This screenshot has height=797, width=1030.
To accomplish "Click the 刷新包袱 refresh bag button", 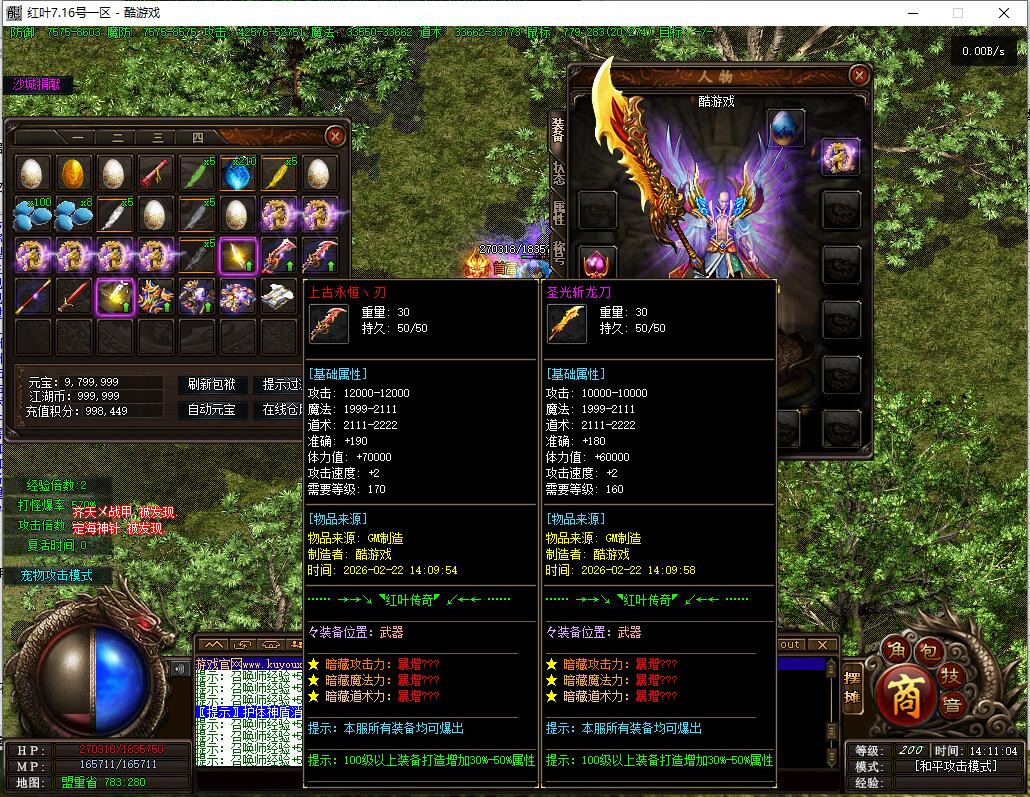I will coord(211,384).
